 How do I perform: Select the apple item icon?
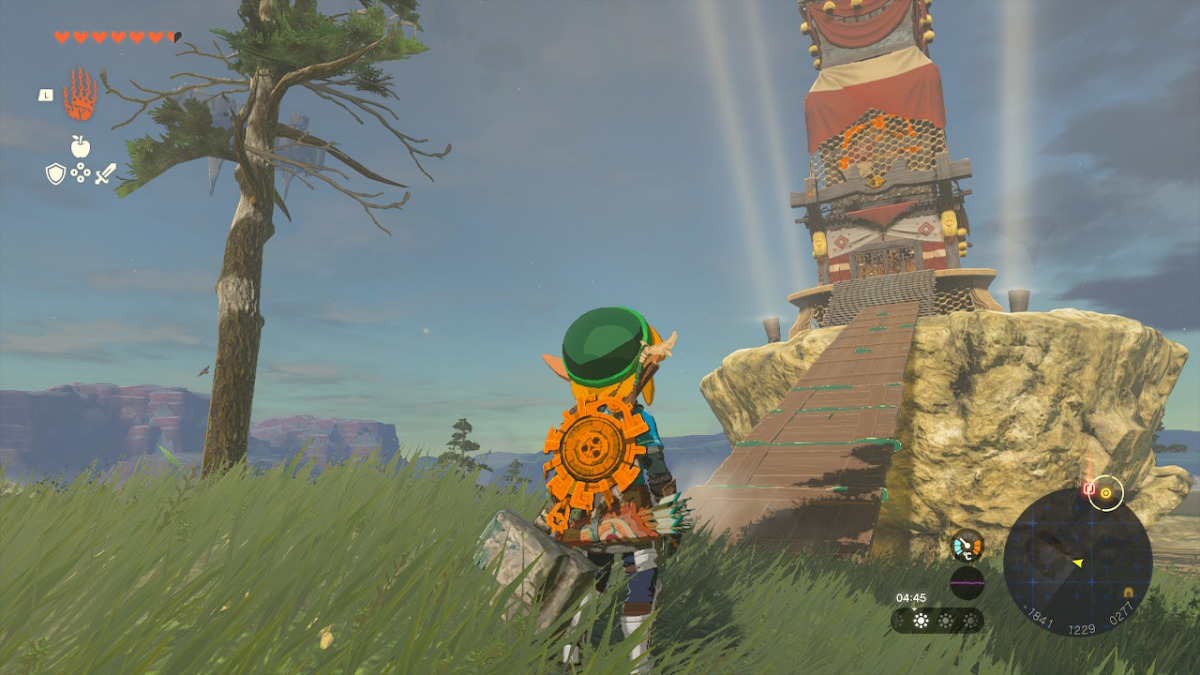pyautogui.click(x=80, y=147)
